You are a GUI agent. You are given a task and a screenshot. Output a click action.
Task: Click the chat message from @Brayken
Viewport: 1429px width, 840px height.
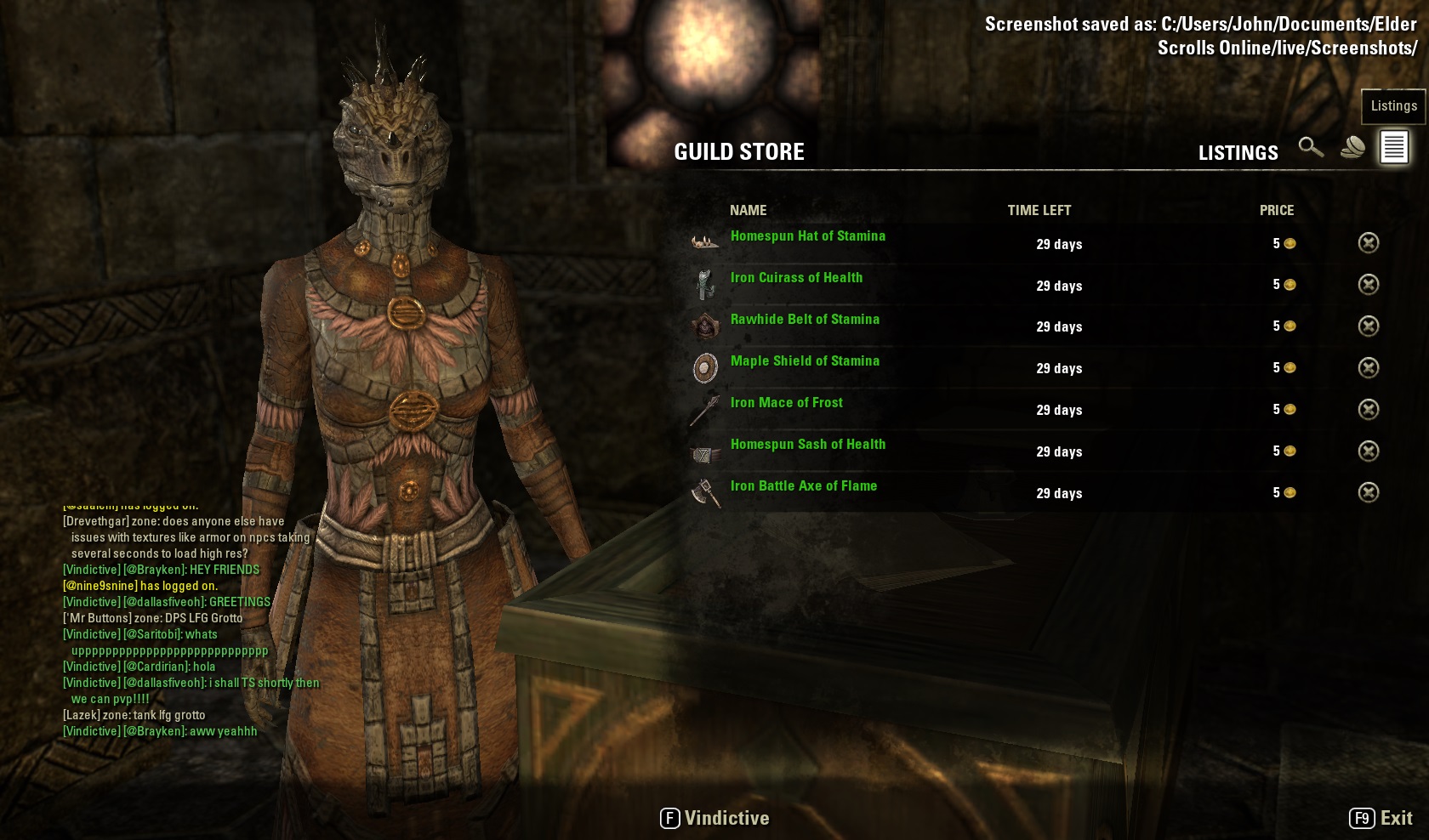pyautogui.click(x=161, y=570)
